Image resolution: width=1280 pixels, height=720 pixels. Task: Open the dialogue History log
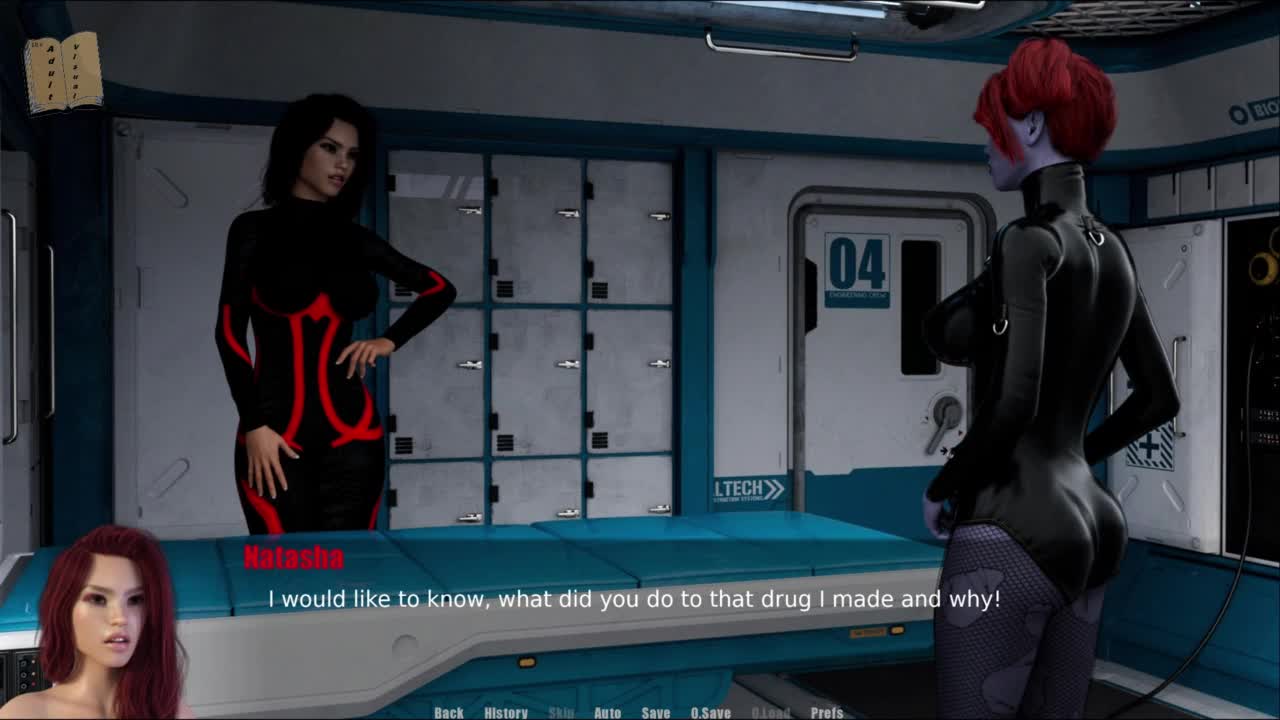click(506, 712)
